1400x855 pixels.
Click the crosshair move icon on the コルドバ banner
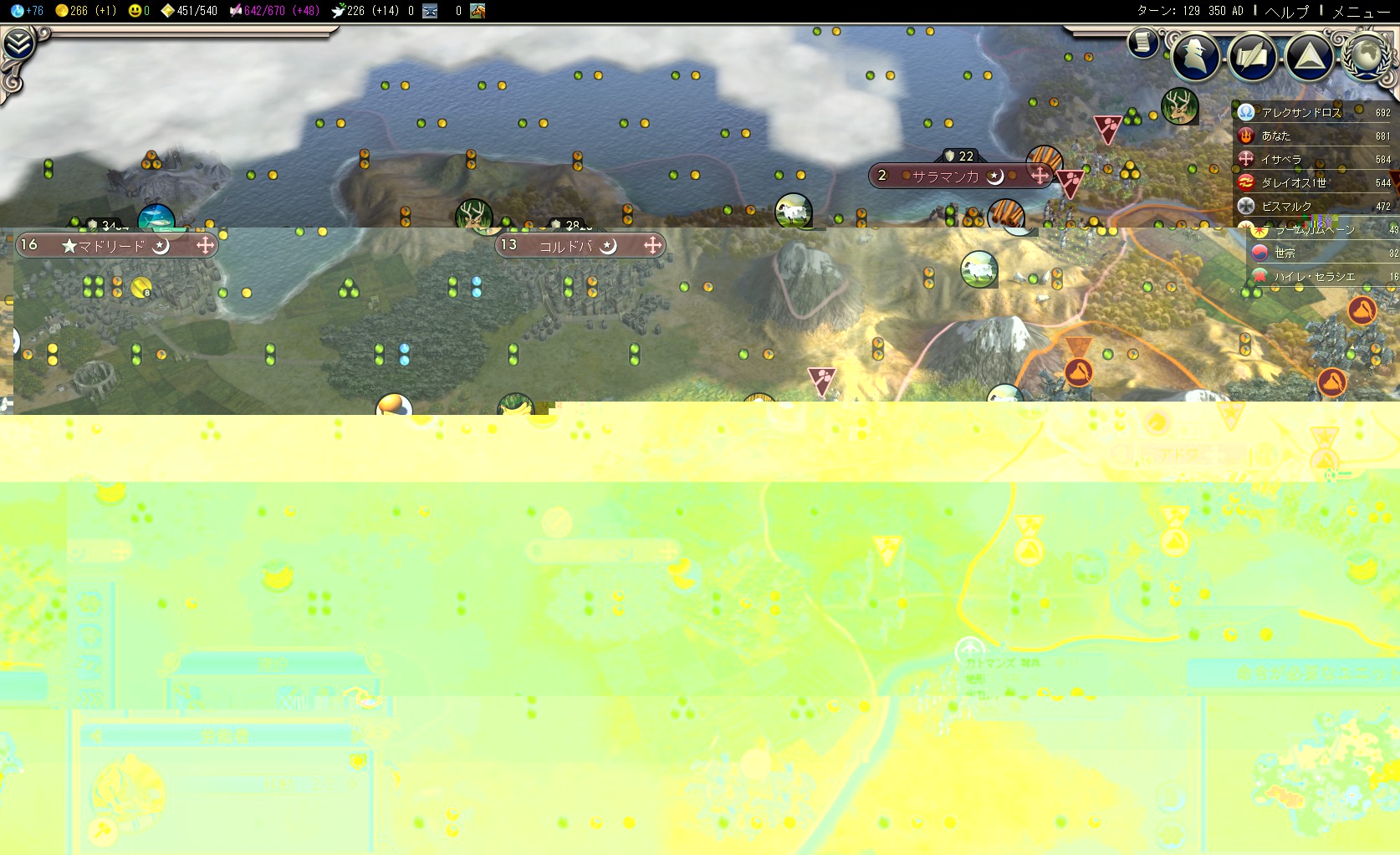pyautogui.click(x=651, y=245)
